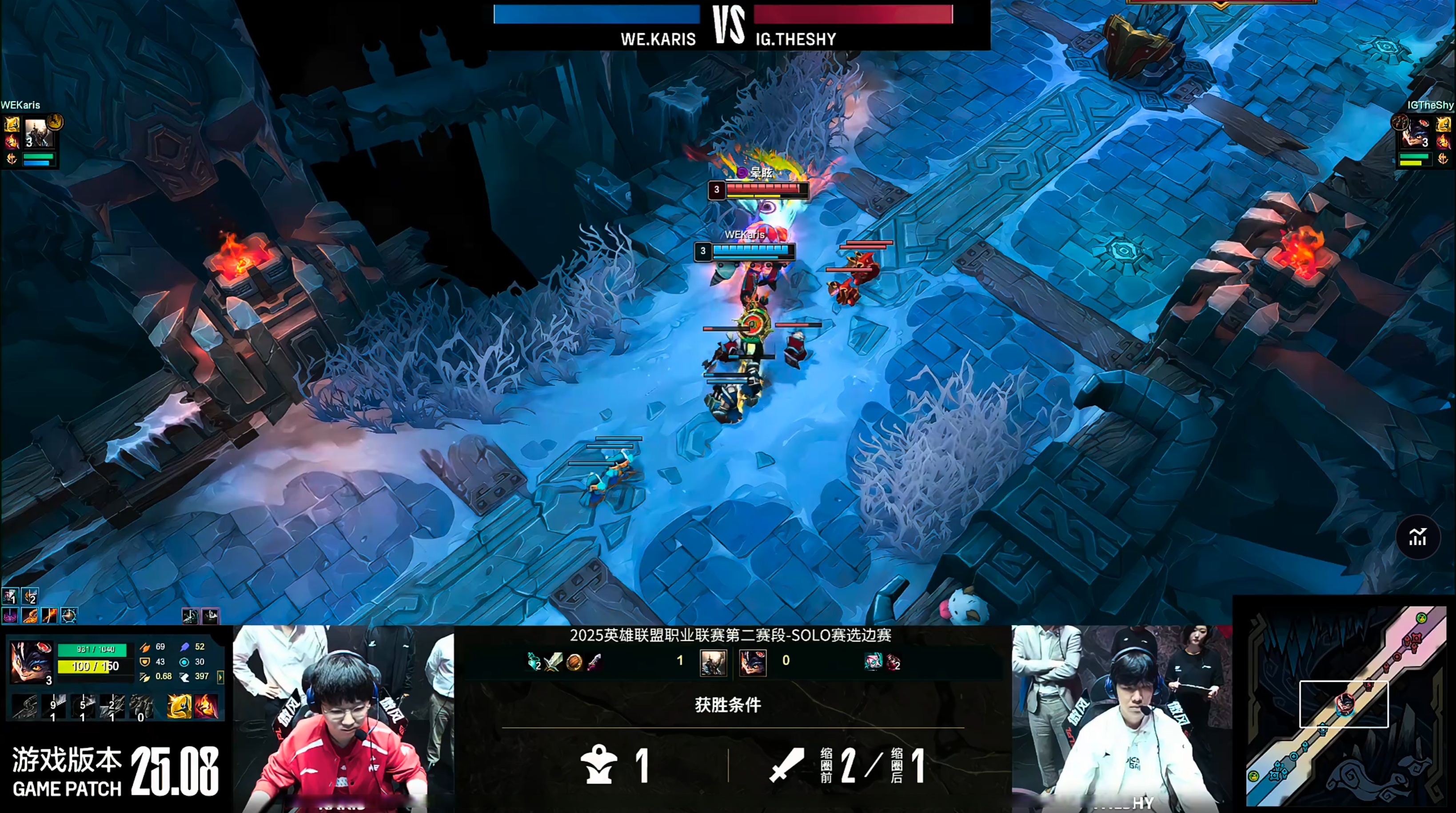
Task: Click the Ignite summoner spell in HUD
Action: pyautogui.click(x=206, y=706)
